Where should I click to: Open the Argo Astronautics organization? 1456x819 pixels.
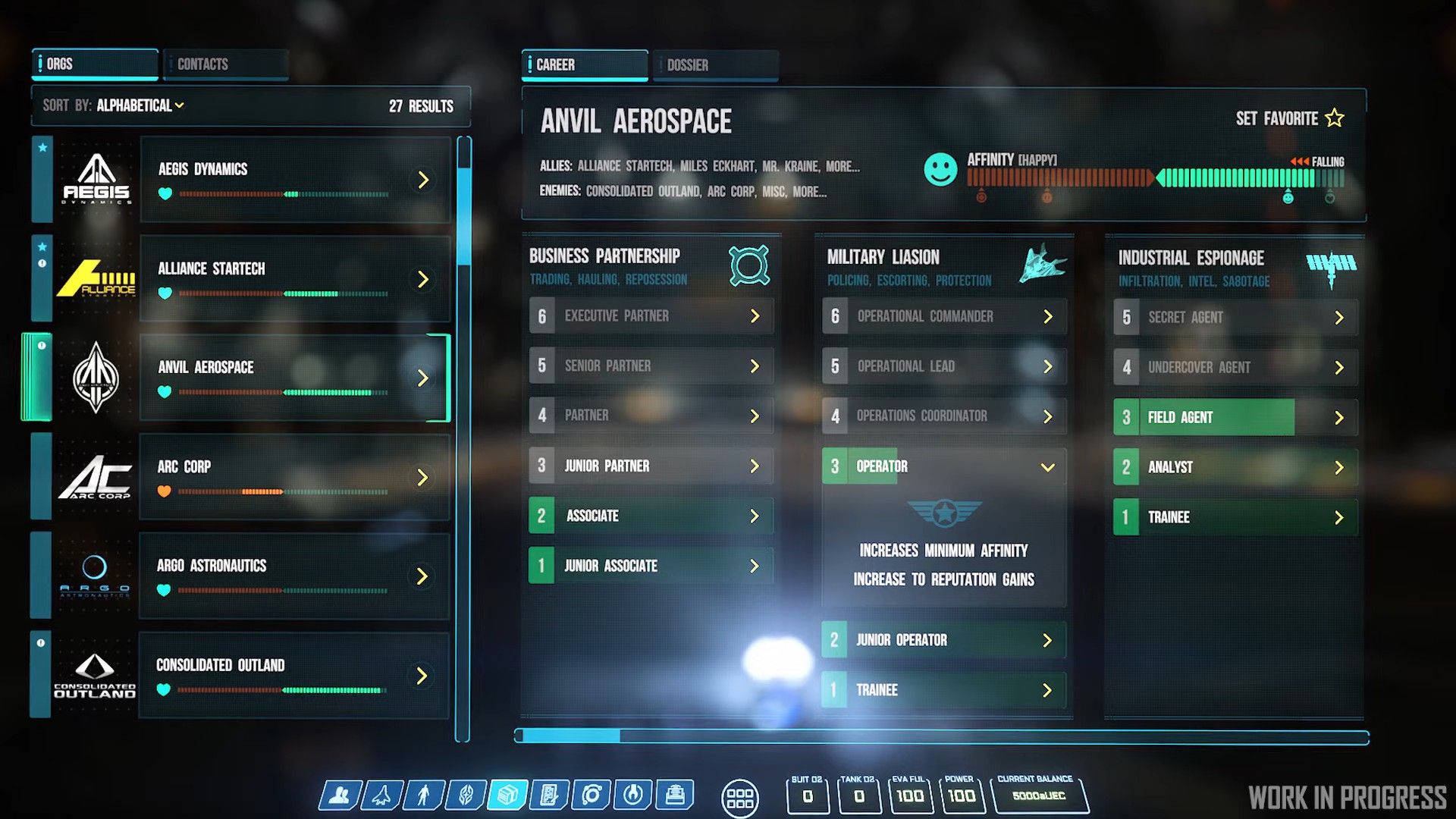(295, 576)
